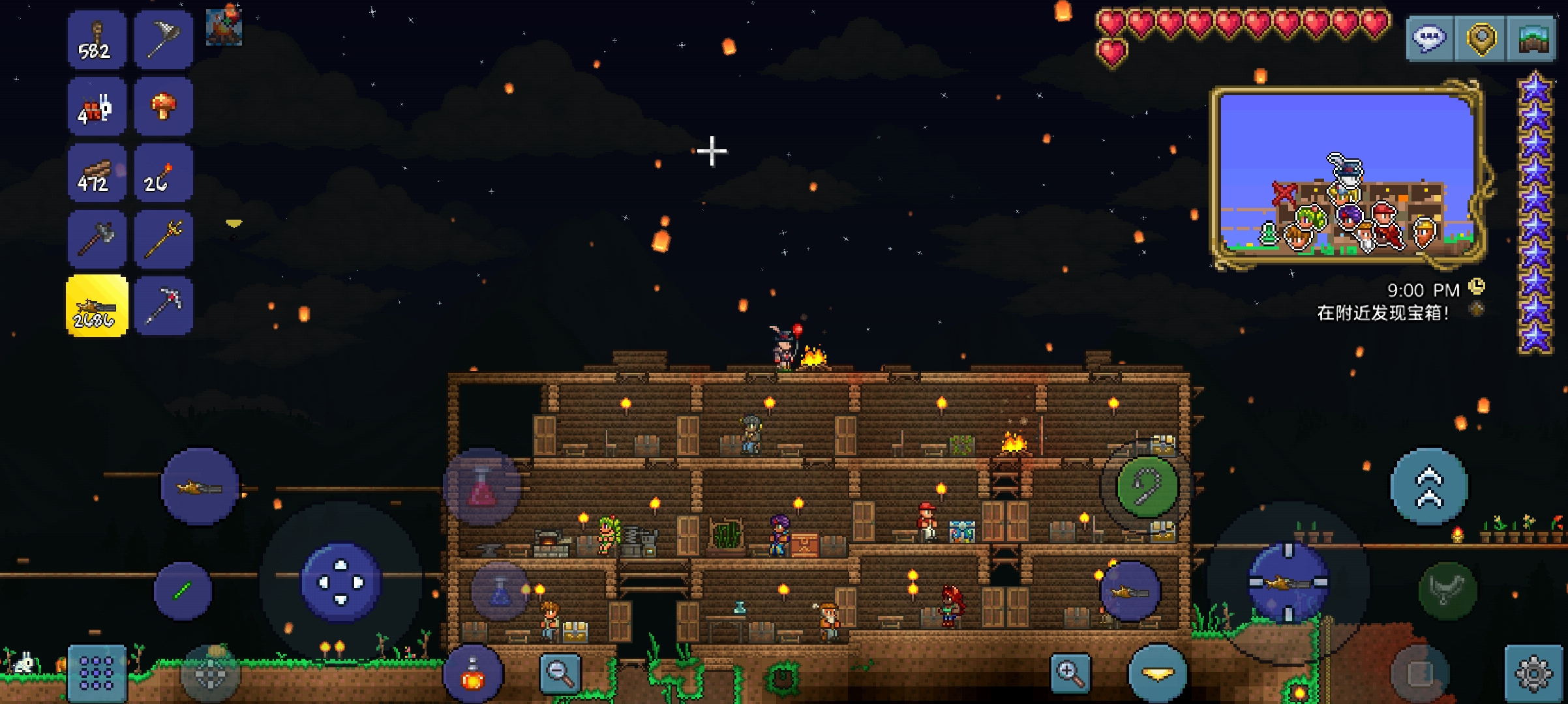Click the campfire buff icon
1568x704 pixels.
224,26
